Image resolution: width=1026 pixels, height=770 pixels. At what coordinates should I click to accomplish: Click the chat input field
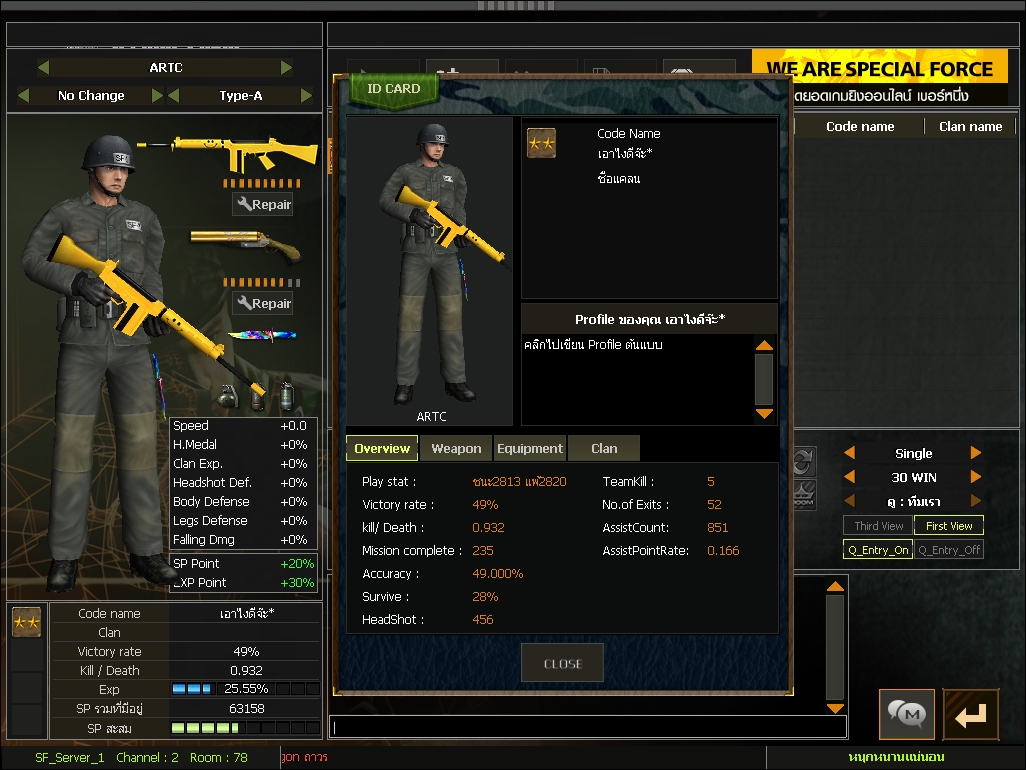(588, 727)
